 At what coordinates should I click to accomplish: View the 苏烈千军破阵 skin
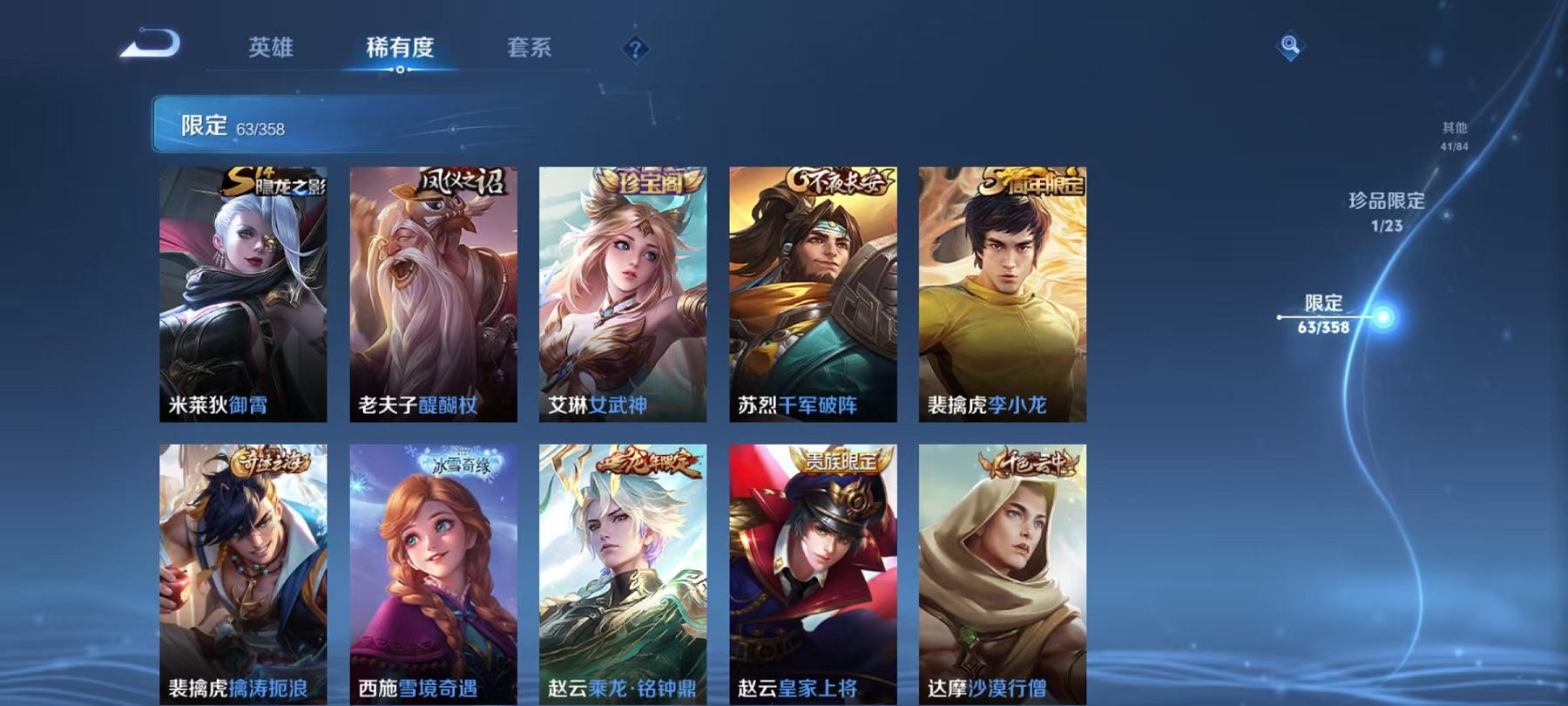pyautogui.click(x=814, y=296)
